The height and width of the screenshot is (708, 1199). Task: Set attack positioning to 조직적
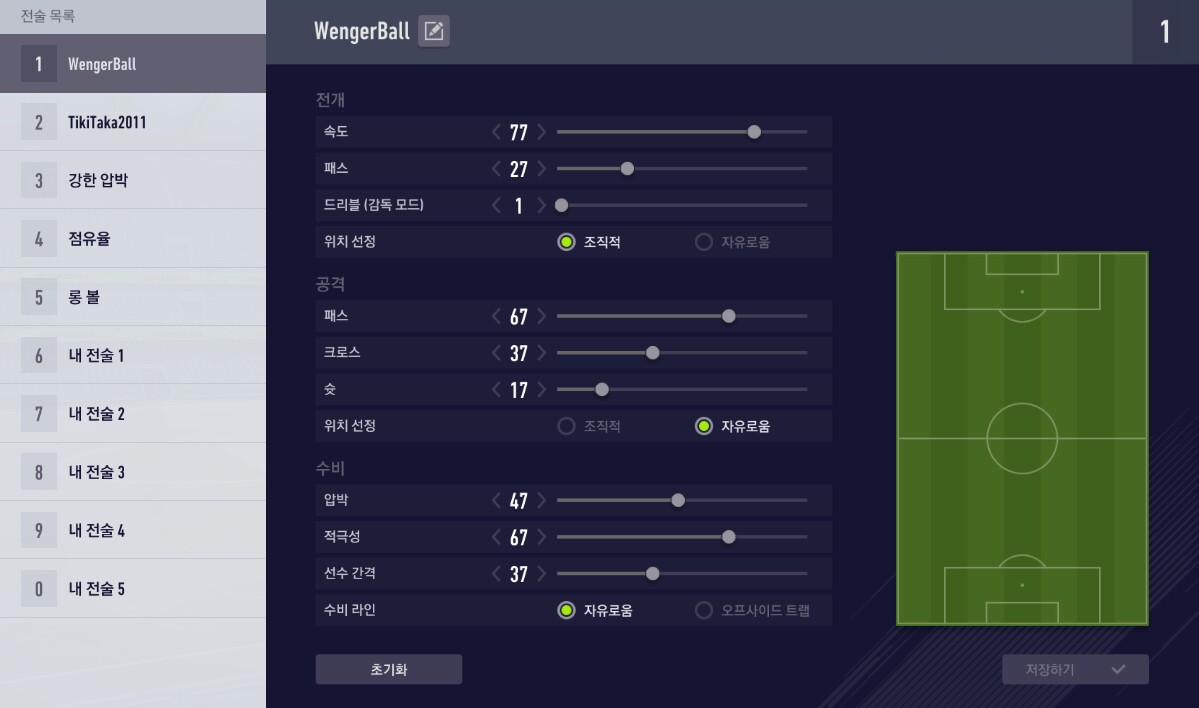567,426
